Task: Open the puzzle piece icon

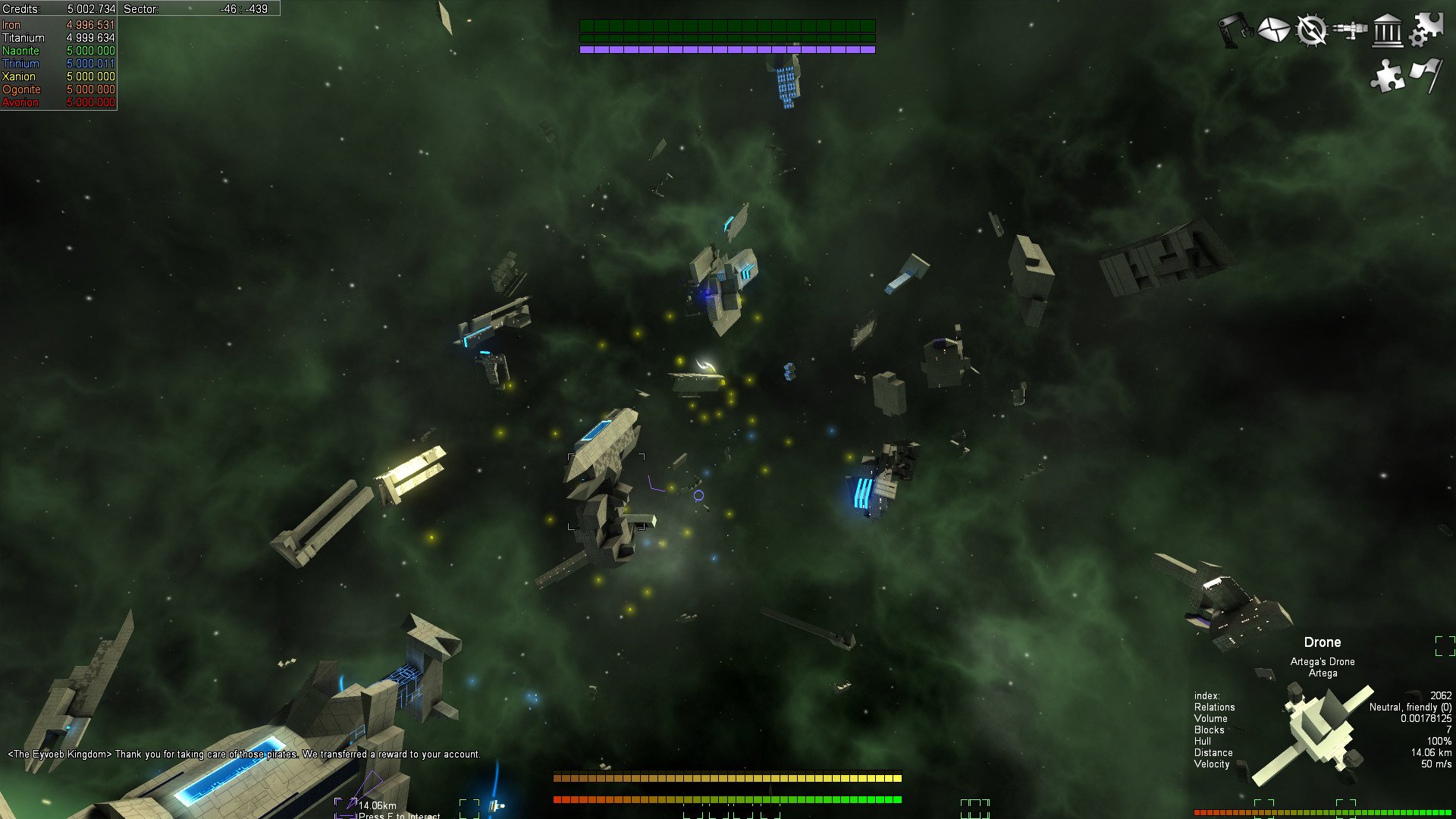Action: 1388,76
